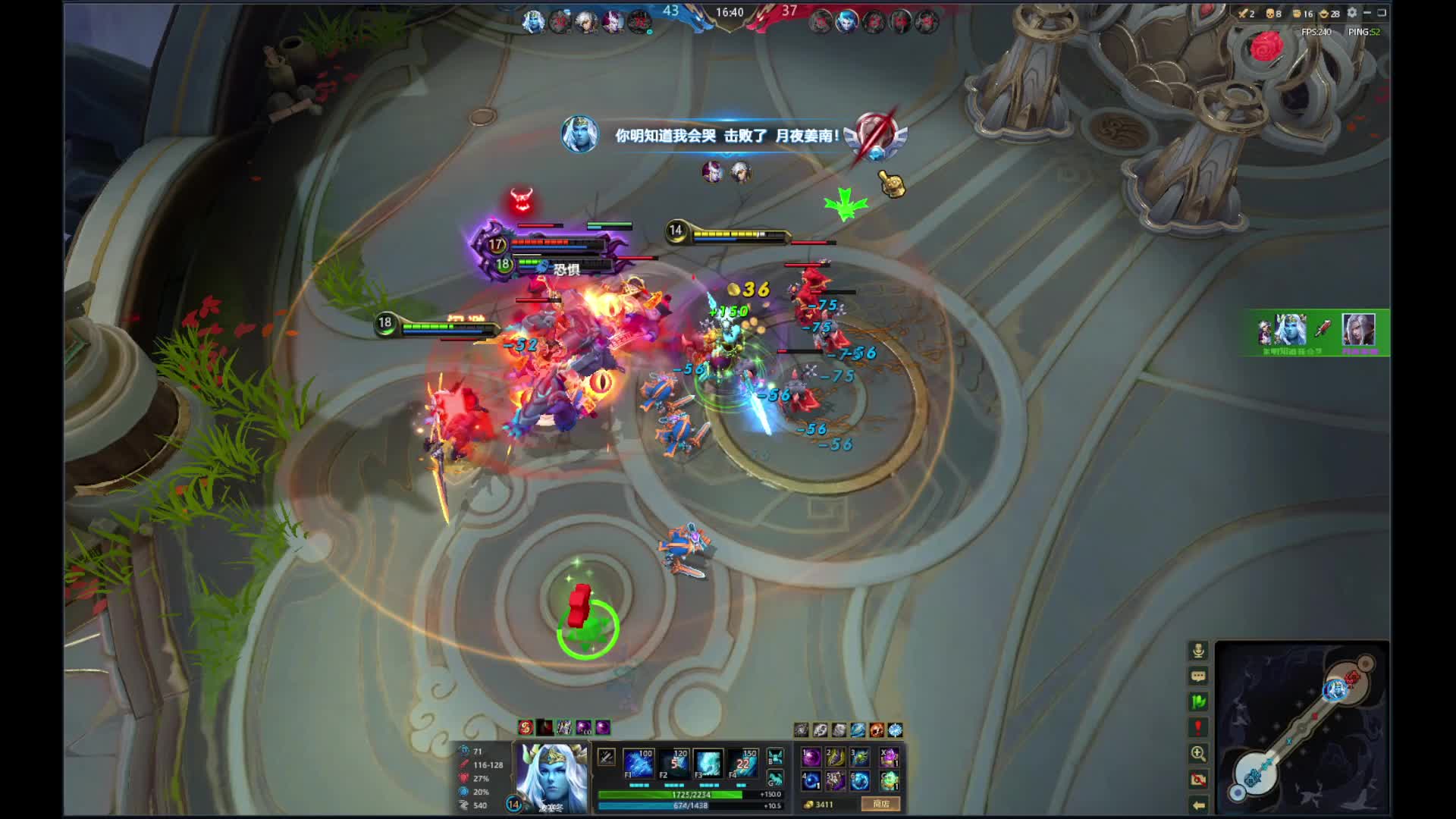The height and width of the screenshot is (819, 1456).
Task: Trigger the F4 ultimate ability on cooldown
Action: [743, 764]
